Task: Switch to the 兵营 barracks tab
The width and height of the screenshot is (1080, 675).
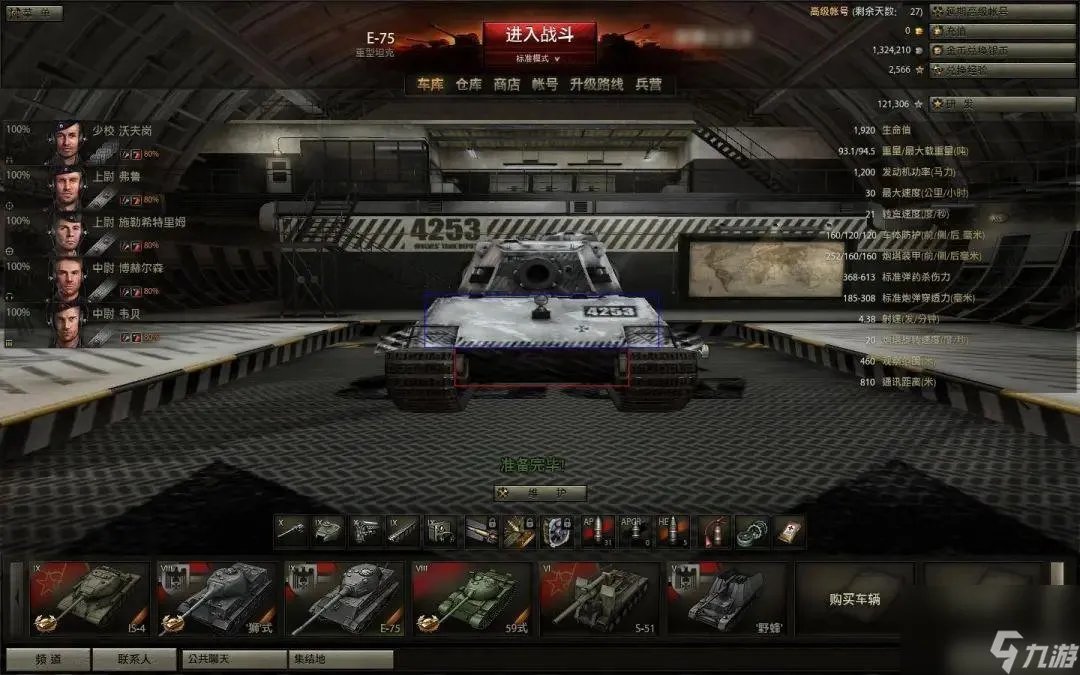Action: [649, 84]
